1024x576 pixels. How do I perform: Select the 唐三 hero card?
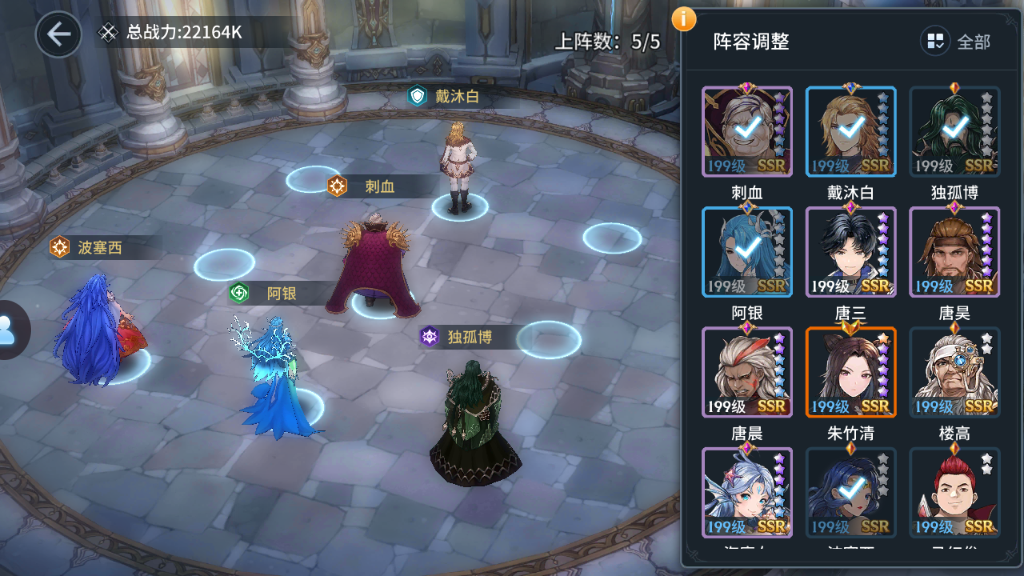click(x=851, y=252)
